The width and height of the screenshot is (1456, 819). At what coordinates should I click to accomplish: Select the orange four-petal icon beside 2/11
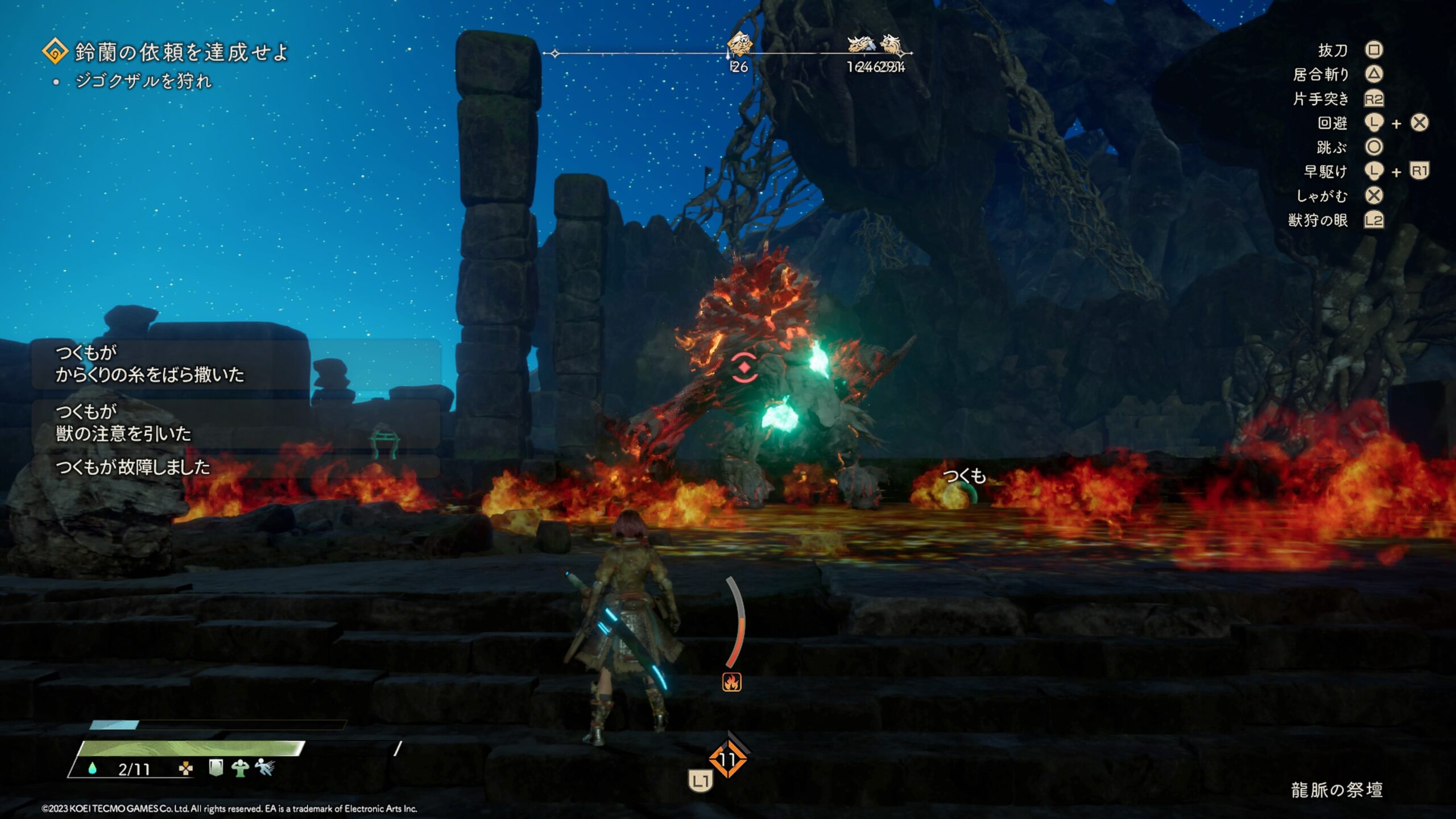pyautogui.click(x=185, y=769)
